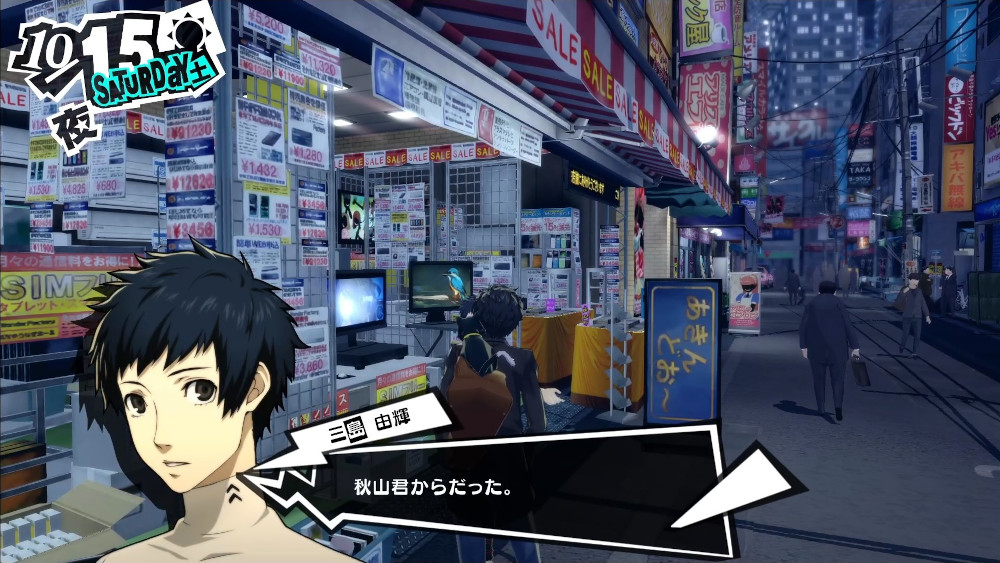Click the dialogue box to advance the conversation

click(520, 490)
